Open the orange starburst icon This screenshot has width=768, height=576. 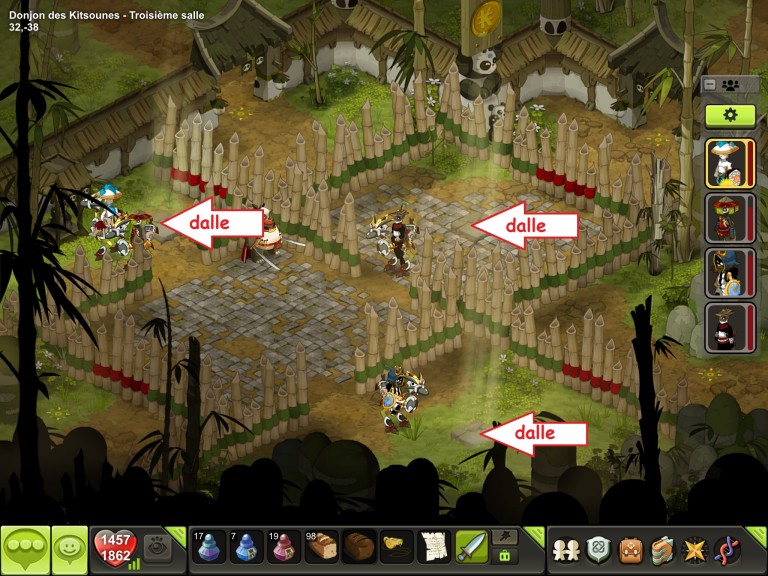coord(694,550)
